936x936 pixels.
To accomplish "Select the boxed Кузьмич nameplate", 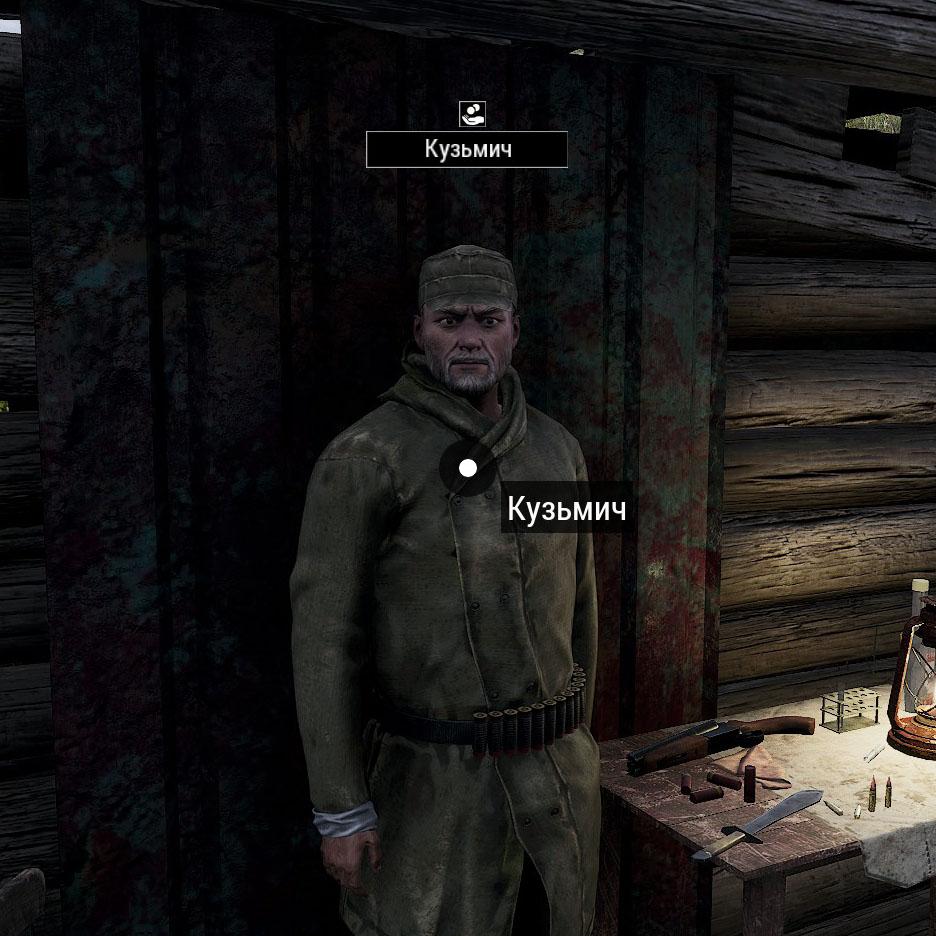I will tap(467, 150).
